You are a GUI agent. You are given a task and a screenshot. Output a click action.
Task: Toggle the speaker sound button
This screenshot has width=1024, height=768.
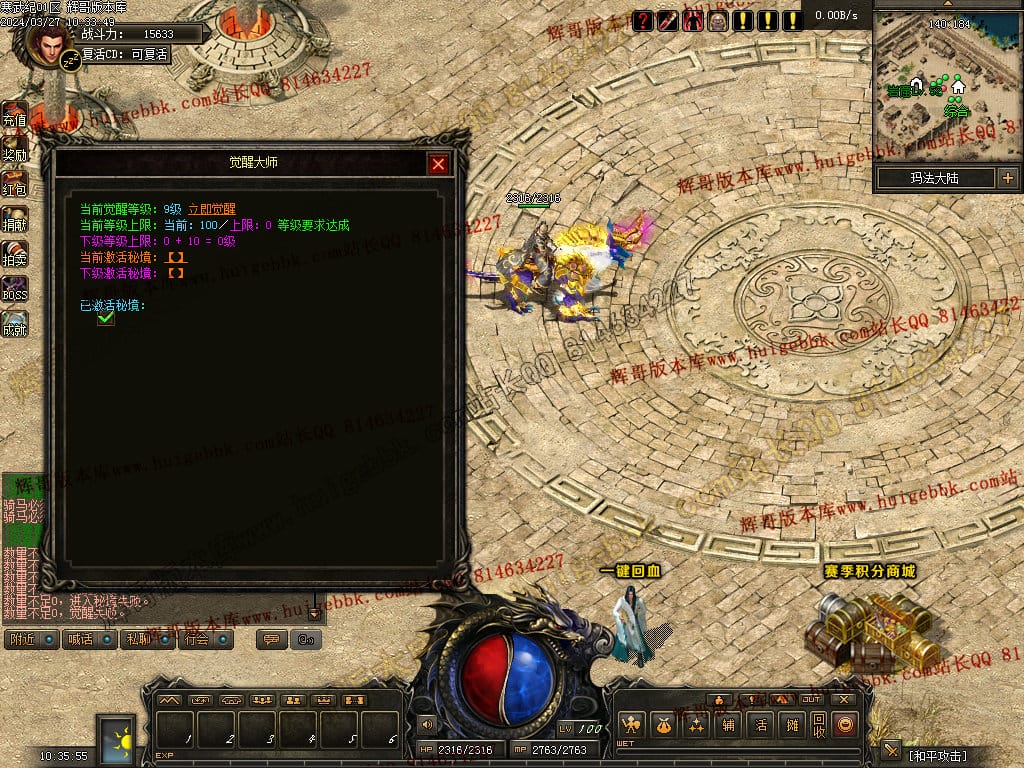428,724
